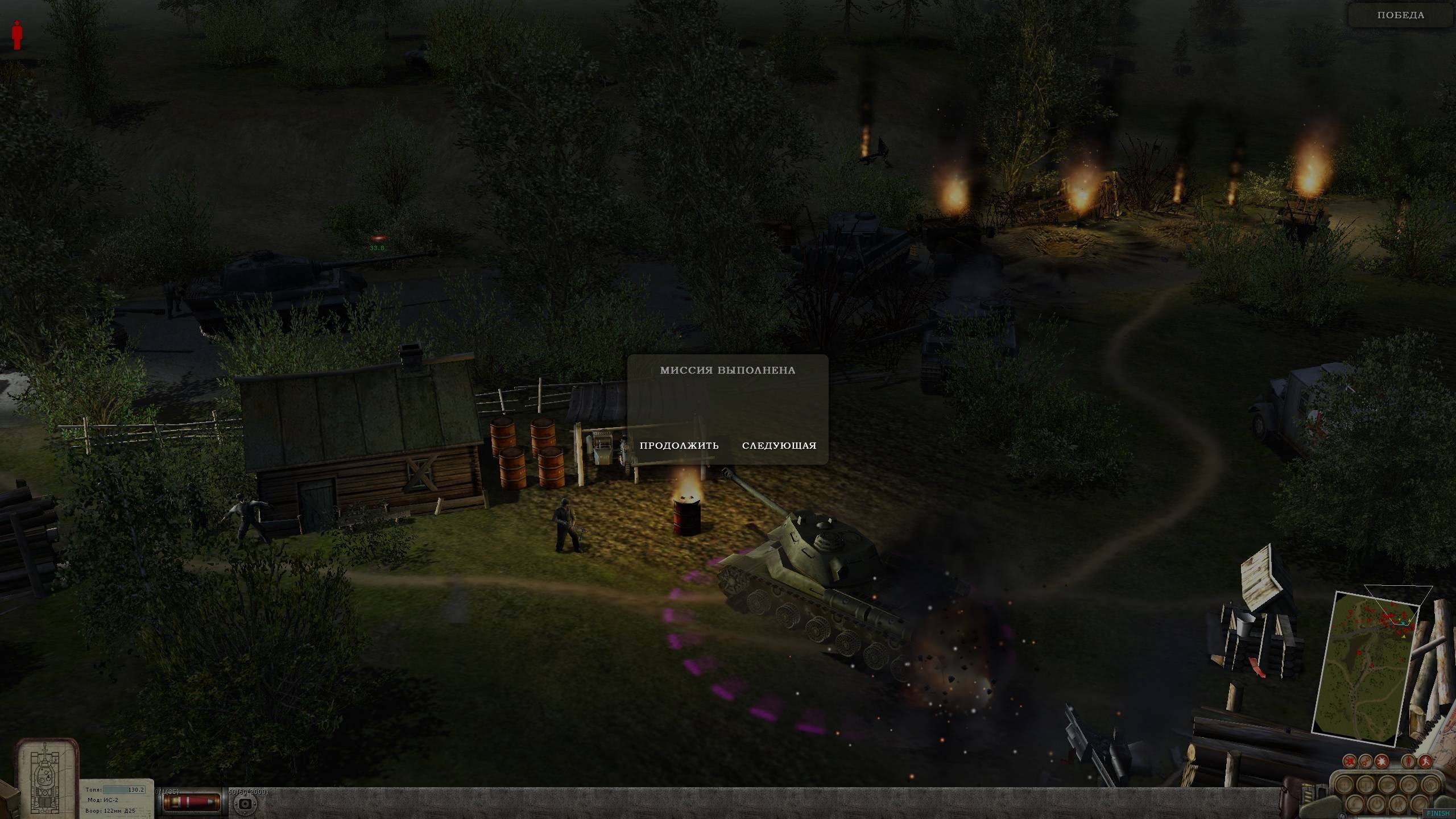The height and width of the screenshot is (819, 1456).
Task: Click the ПОБЕДА label in top corner
Action: (x=1401, y=15)
